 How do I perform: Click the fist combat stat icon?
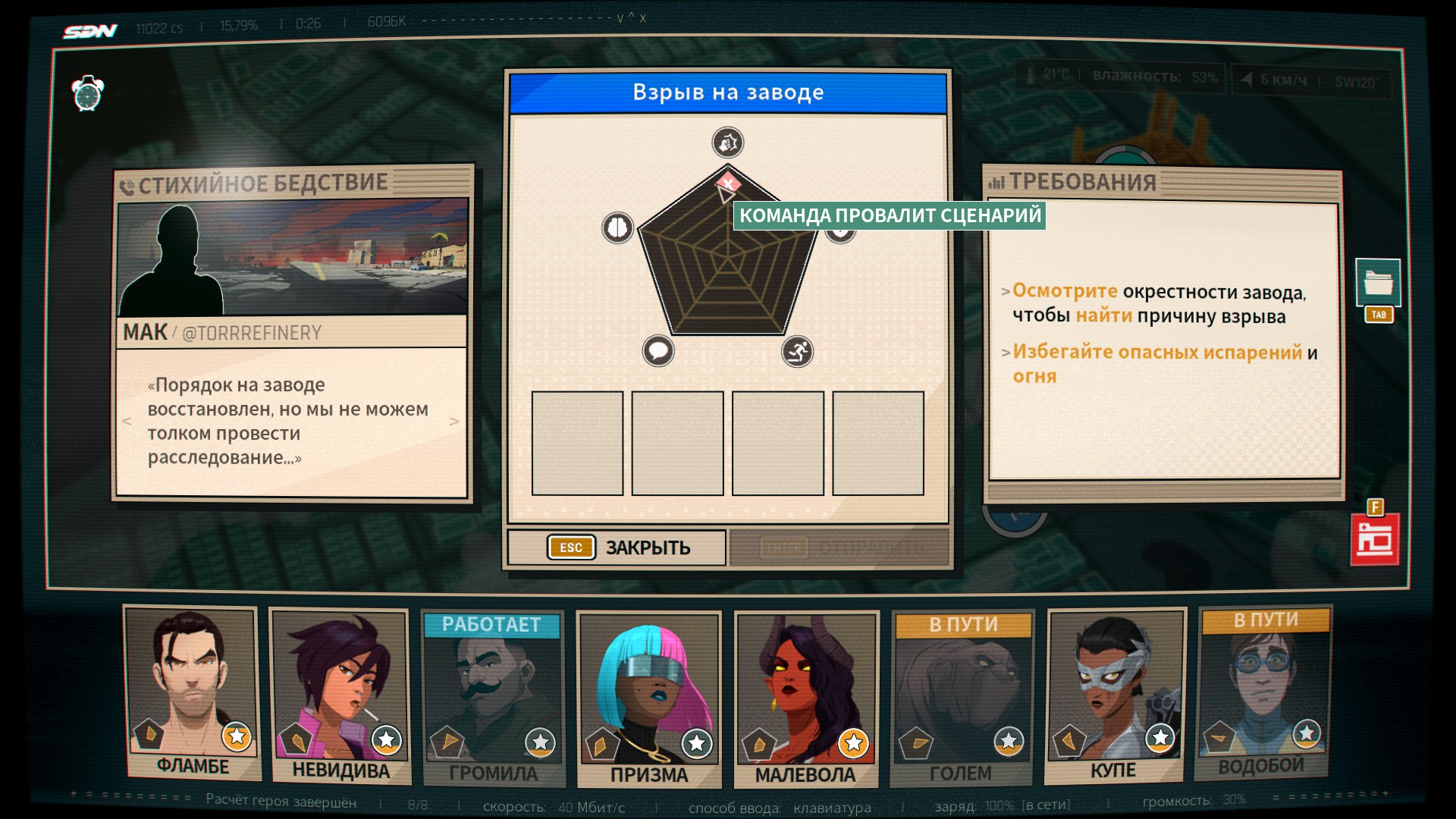click(728, 143)
